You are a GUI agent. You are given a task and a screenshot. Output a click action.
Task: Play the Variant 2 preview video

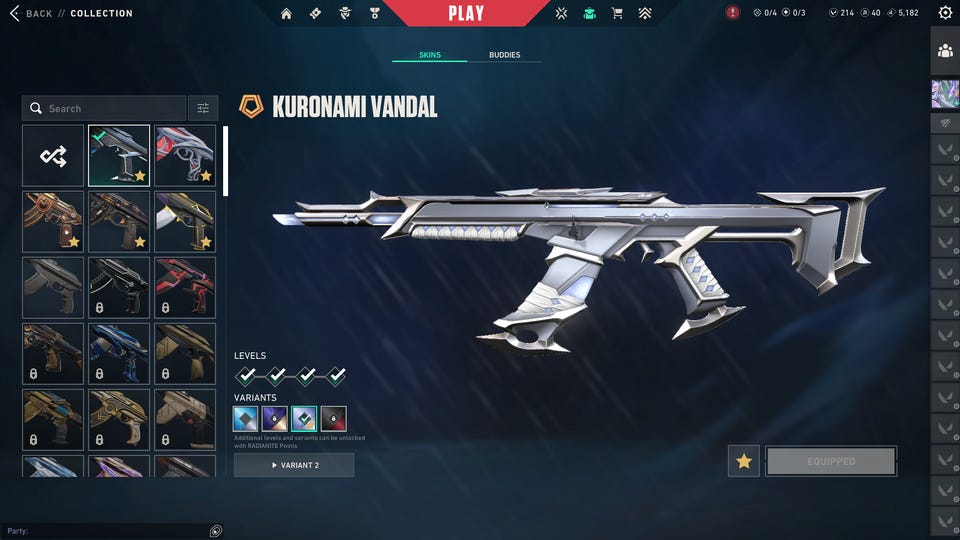pyautogui.click(x=294, y=465)
